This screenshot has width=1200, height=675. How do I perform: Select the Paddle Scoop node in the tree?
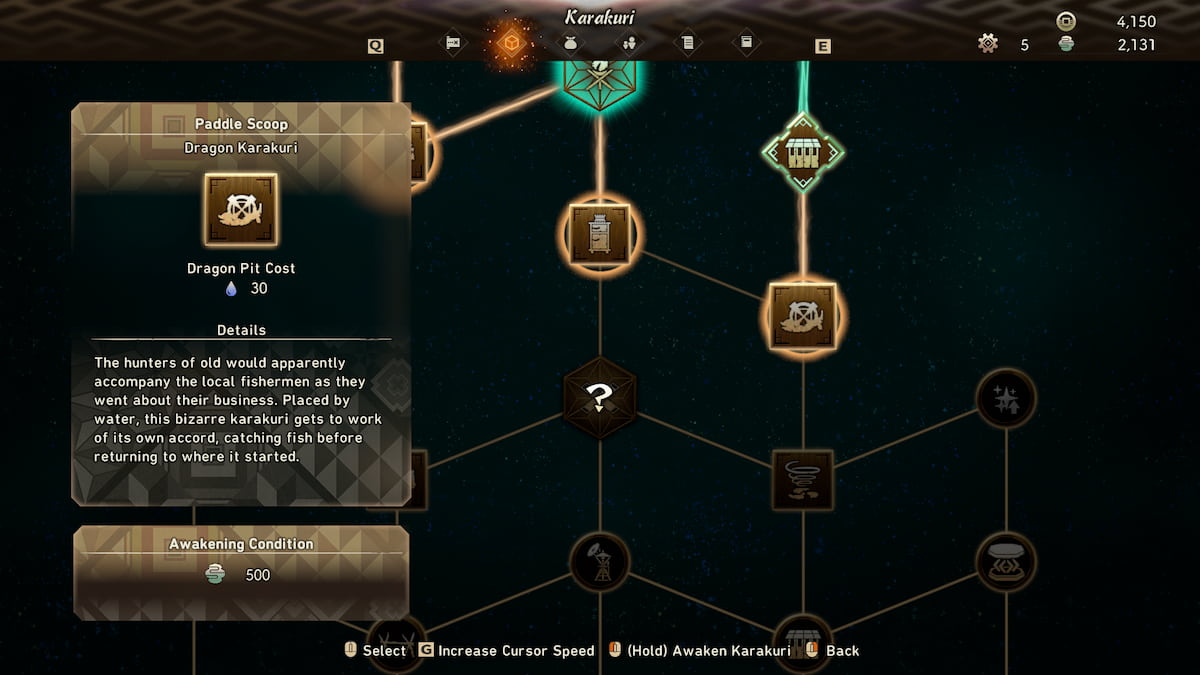[802, 317]
